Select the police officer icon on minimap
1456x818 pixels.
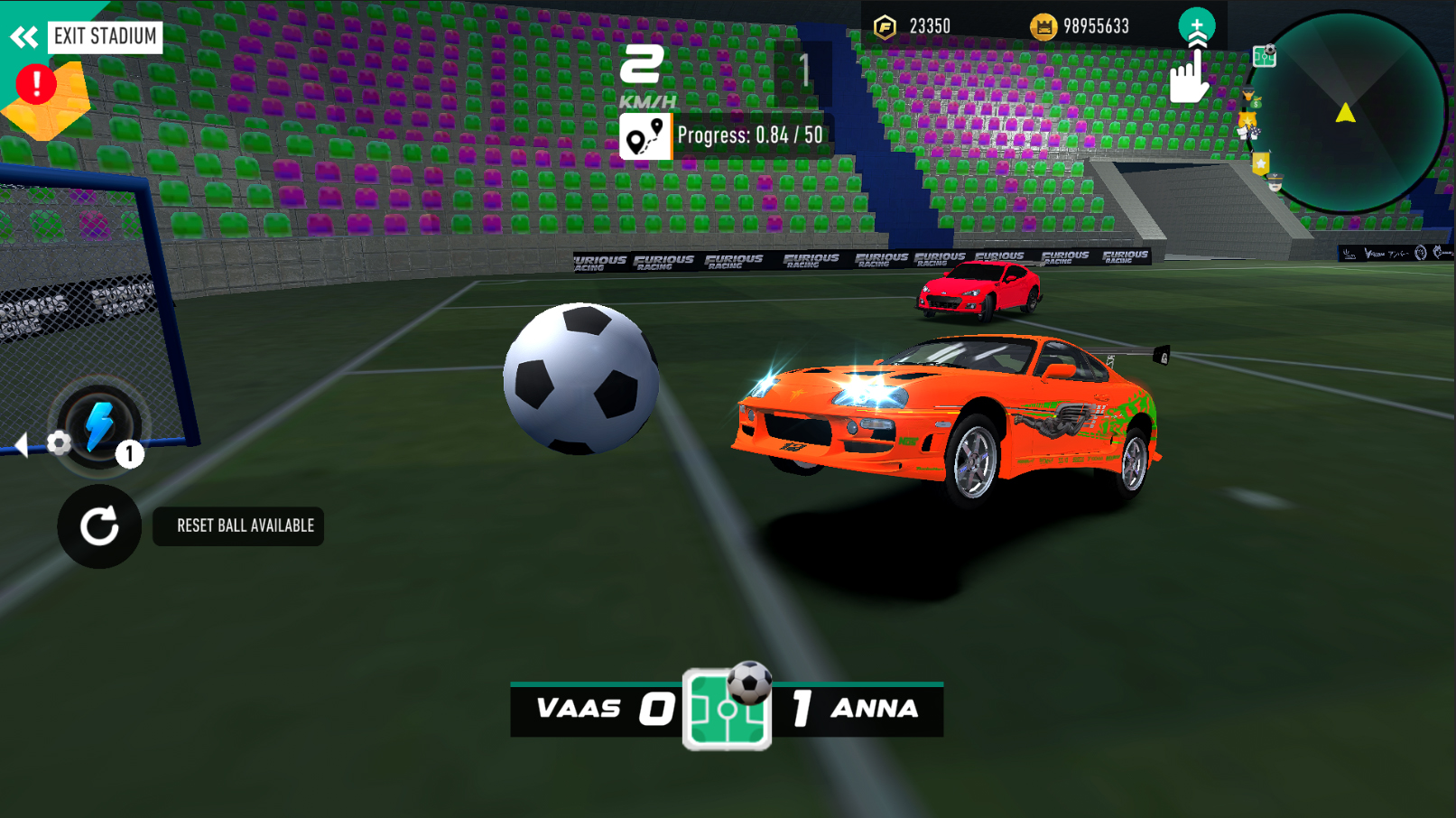point(1275,182)
